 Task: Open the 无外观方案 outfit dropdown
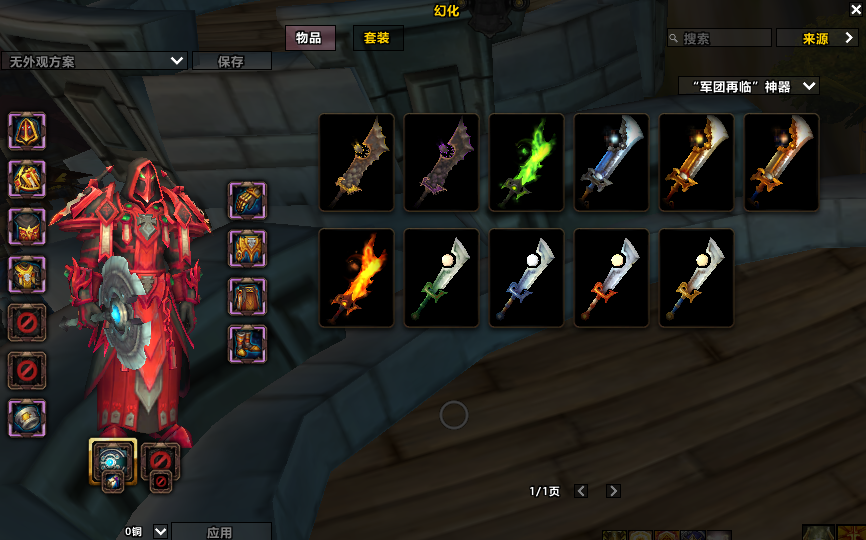pos(94,61)
